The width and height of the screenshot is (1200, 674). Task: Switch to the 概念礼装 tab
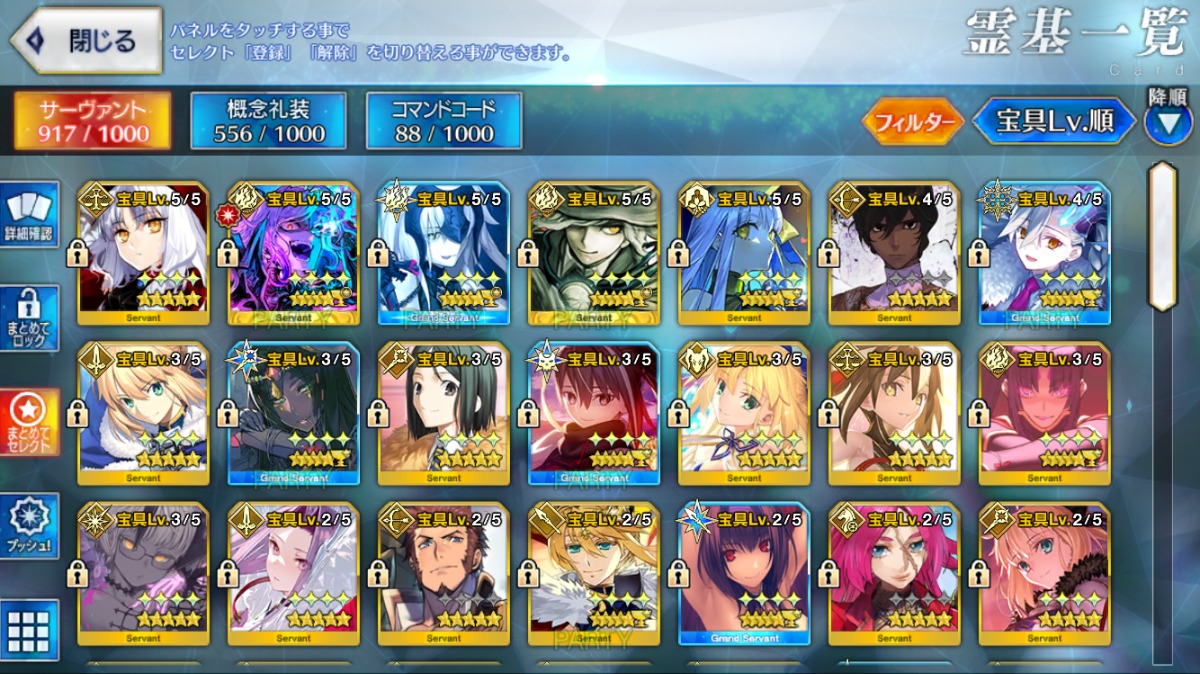click(x=268, y=121)
